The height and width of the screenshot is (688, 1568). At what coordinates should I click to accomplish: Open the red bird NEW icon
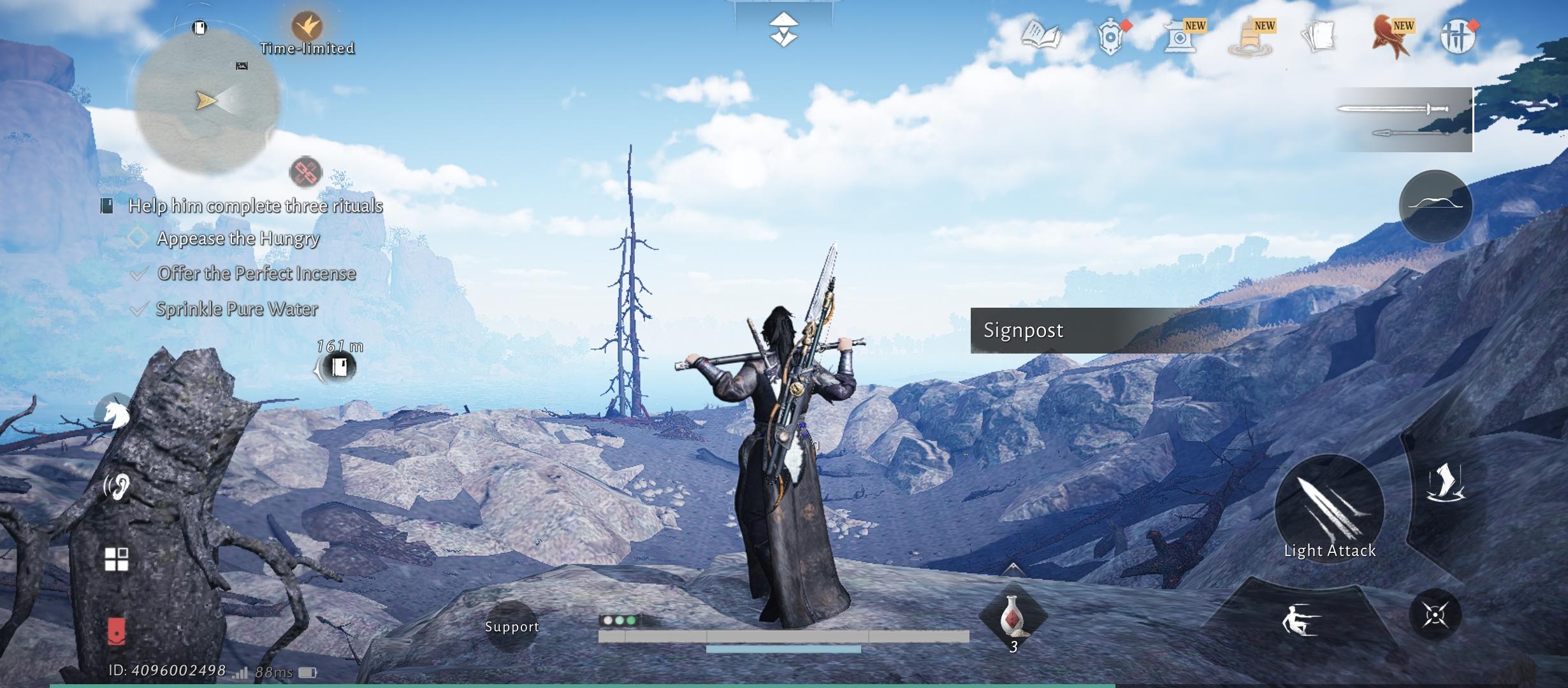[x=1391, y=37]
